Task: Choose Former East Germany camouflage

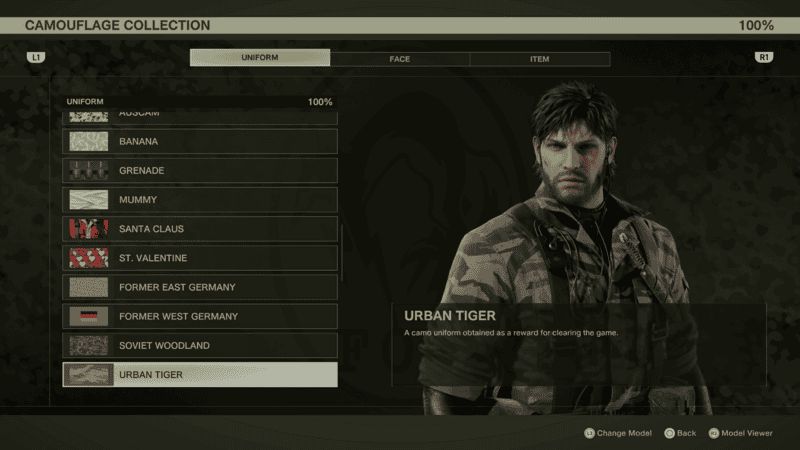Action: pyautogui.click(x=200, y=287)
